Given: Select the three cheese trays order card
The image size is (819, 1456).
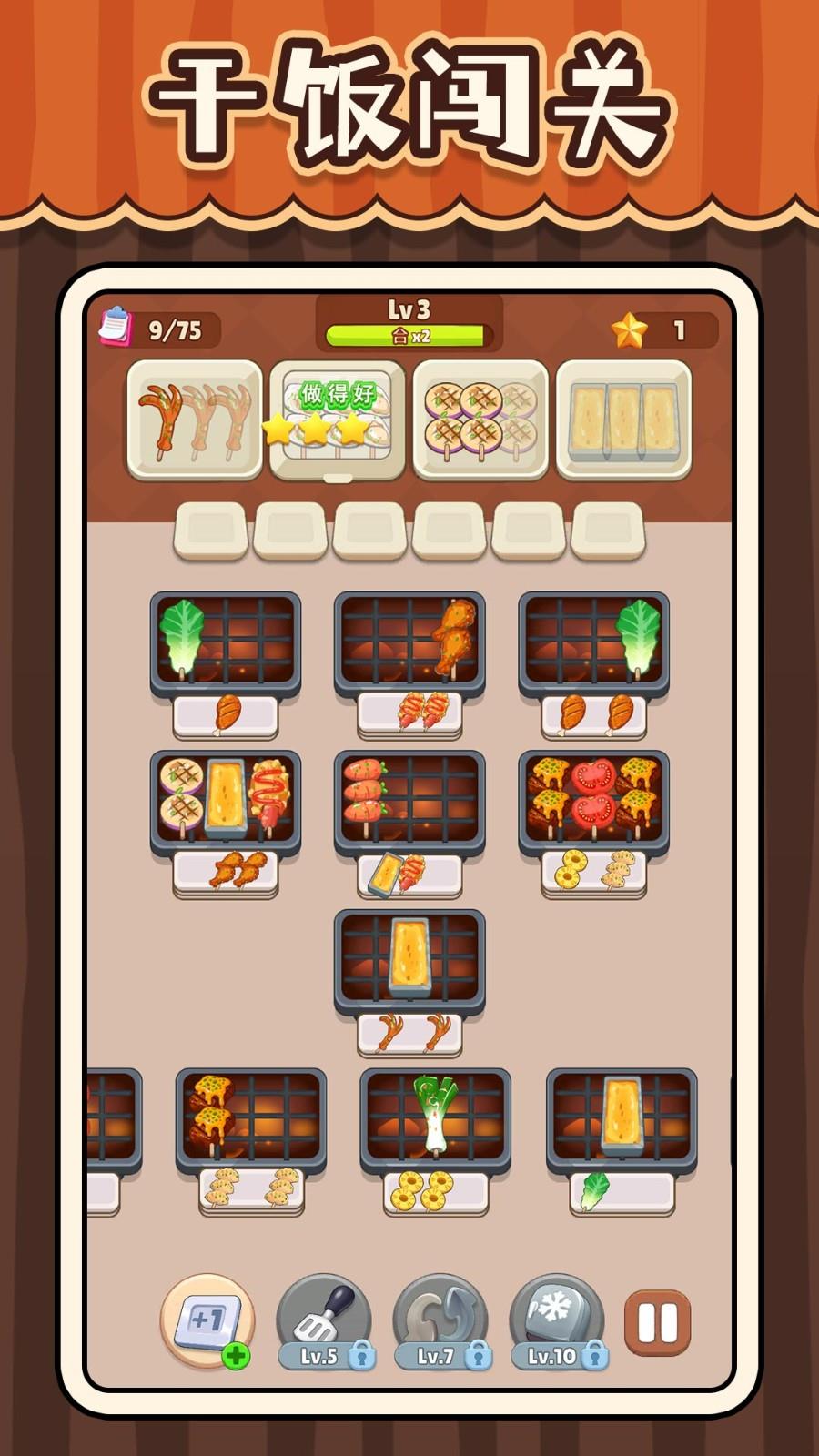Looking at the screenshot, I should click(x=623, y=420).
